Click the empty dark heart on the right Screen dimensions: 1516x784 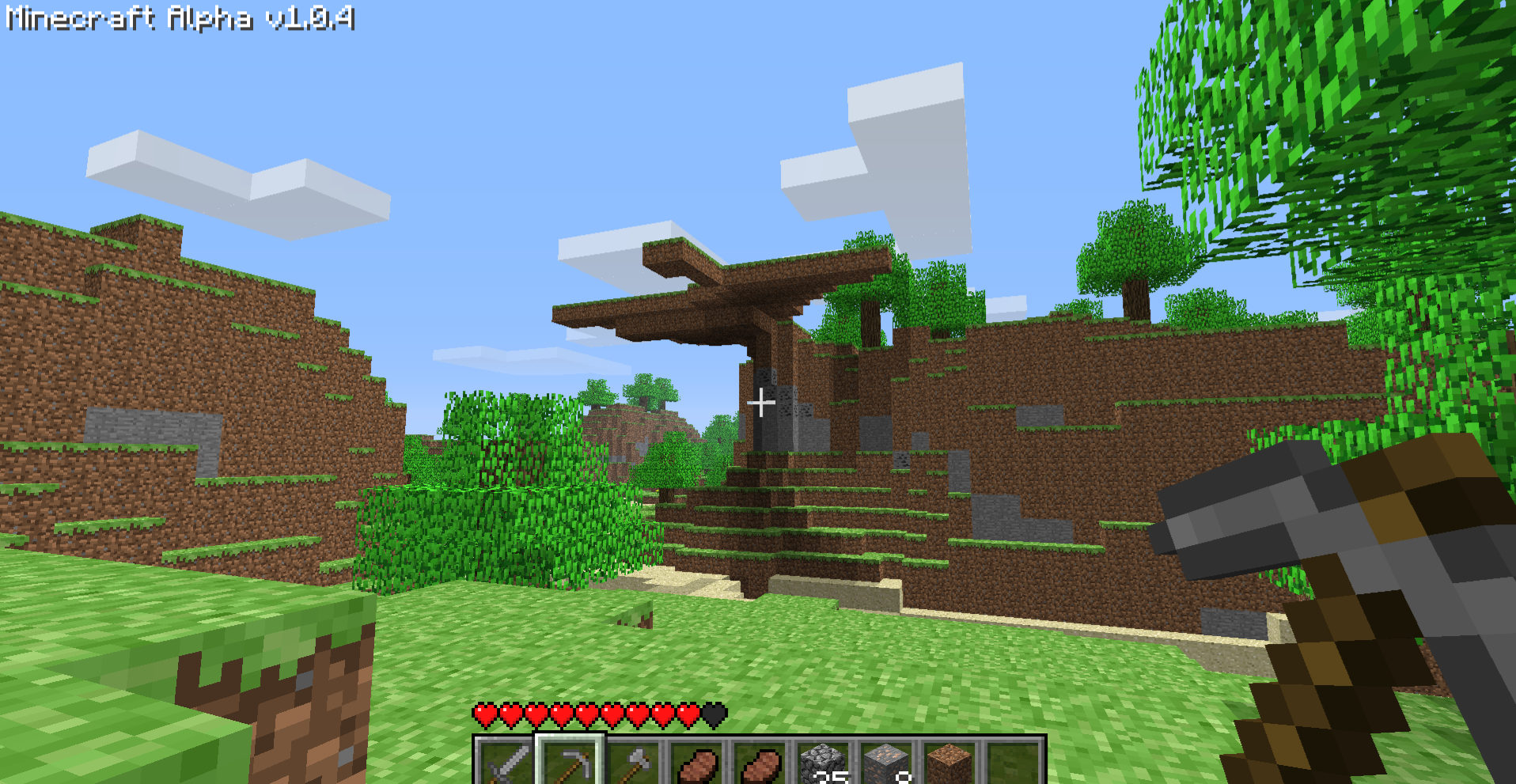tap(714, 714)
